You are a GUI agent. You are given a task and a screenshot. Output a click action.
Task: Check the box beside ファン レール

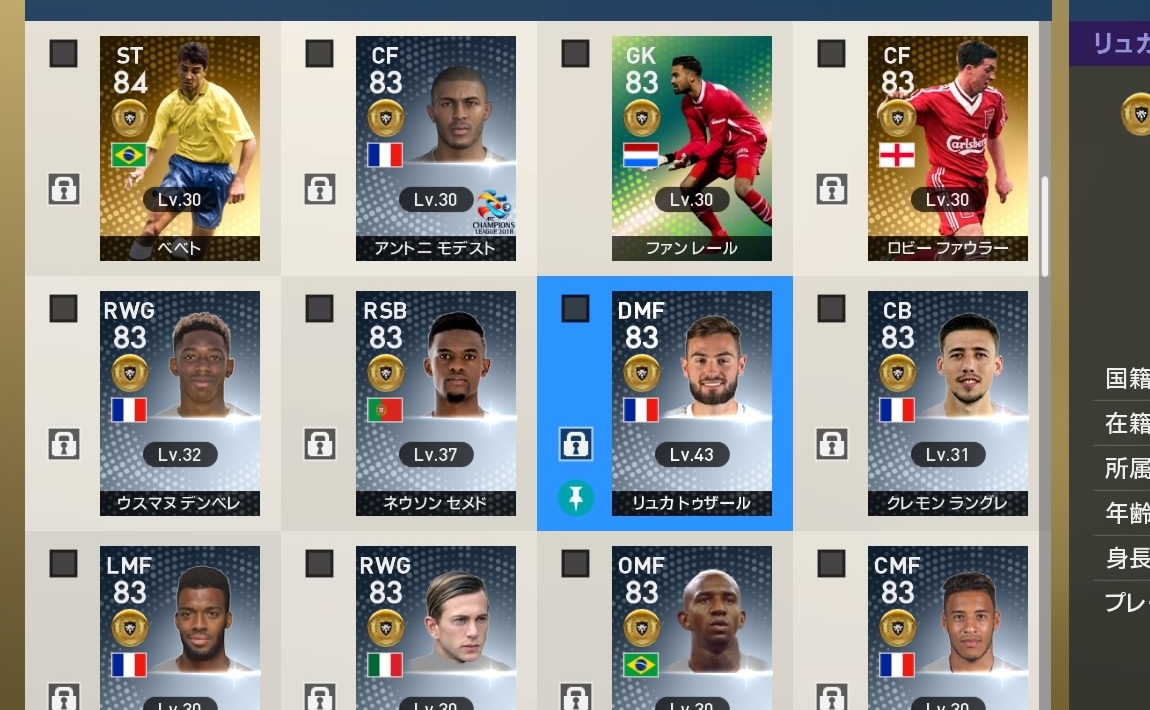[x=575, y=54]
